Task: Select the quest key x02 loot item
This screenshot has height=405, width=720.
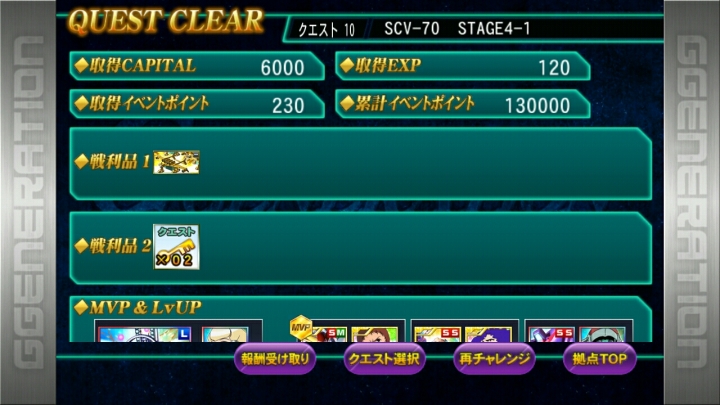Action: (x=175, y=247)
